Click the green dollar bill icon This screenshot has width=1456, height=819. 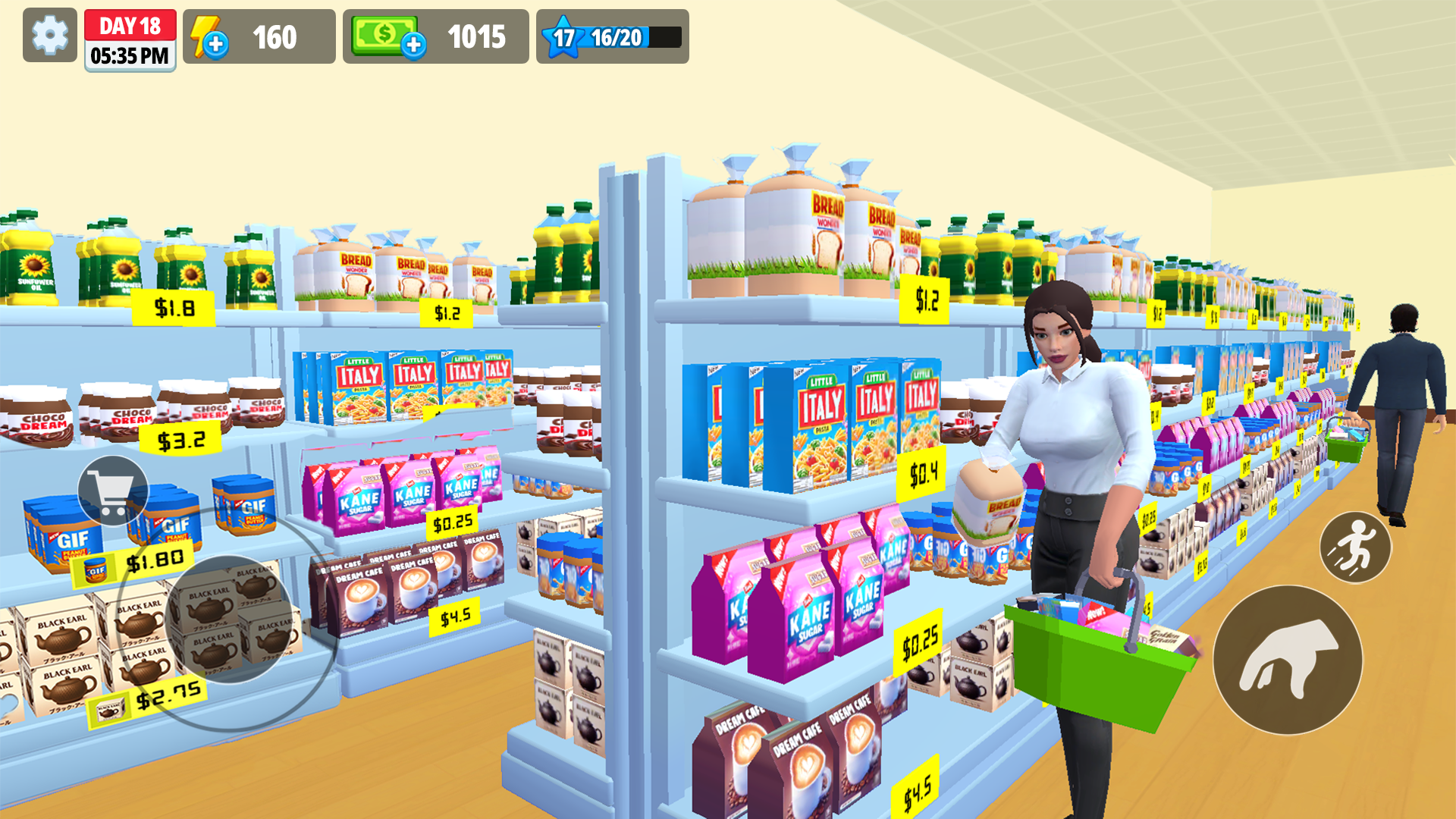point(384,33)
